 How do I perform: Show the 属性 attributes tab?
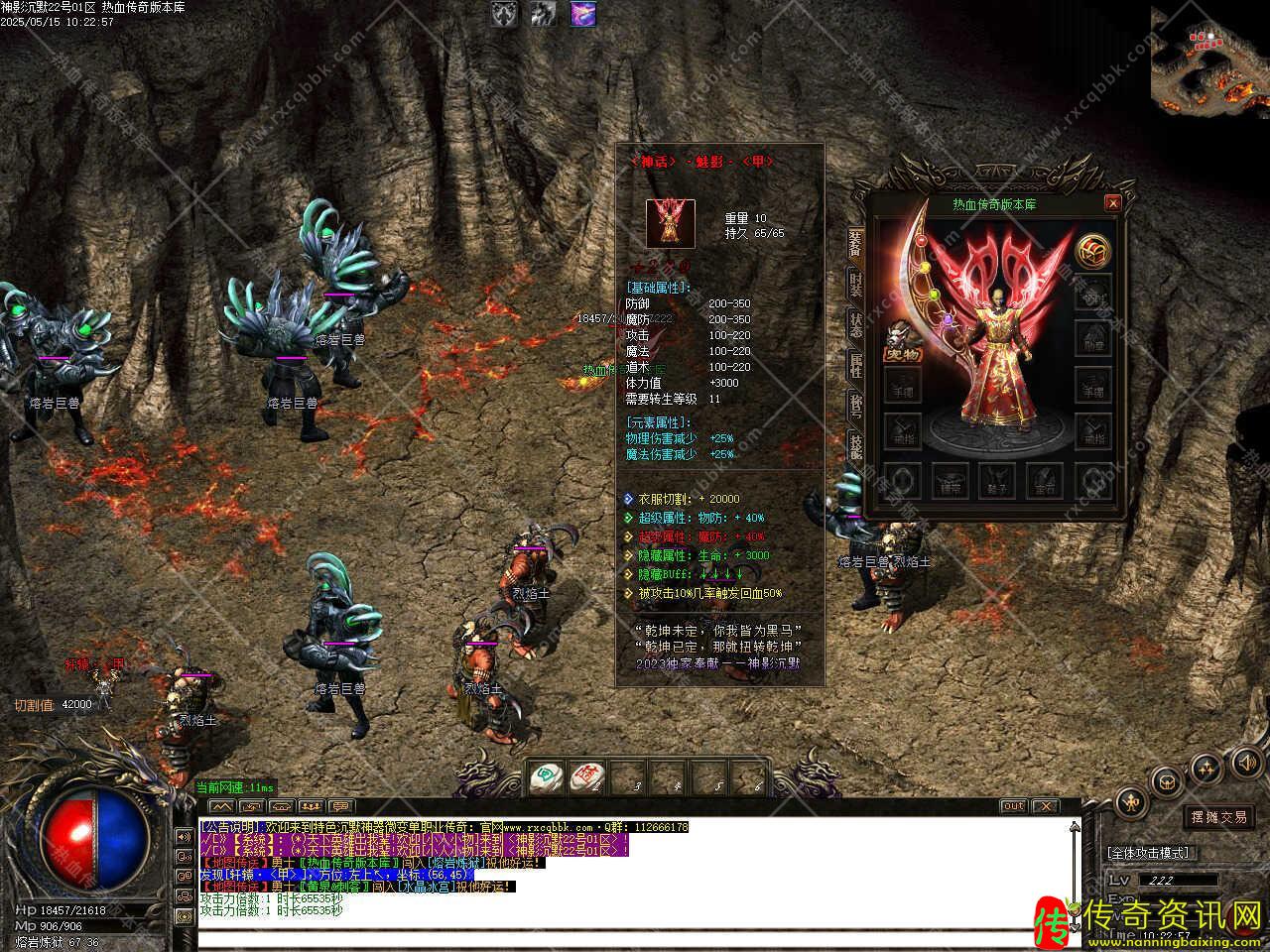point(854,365)
